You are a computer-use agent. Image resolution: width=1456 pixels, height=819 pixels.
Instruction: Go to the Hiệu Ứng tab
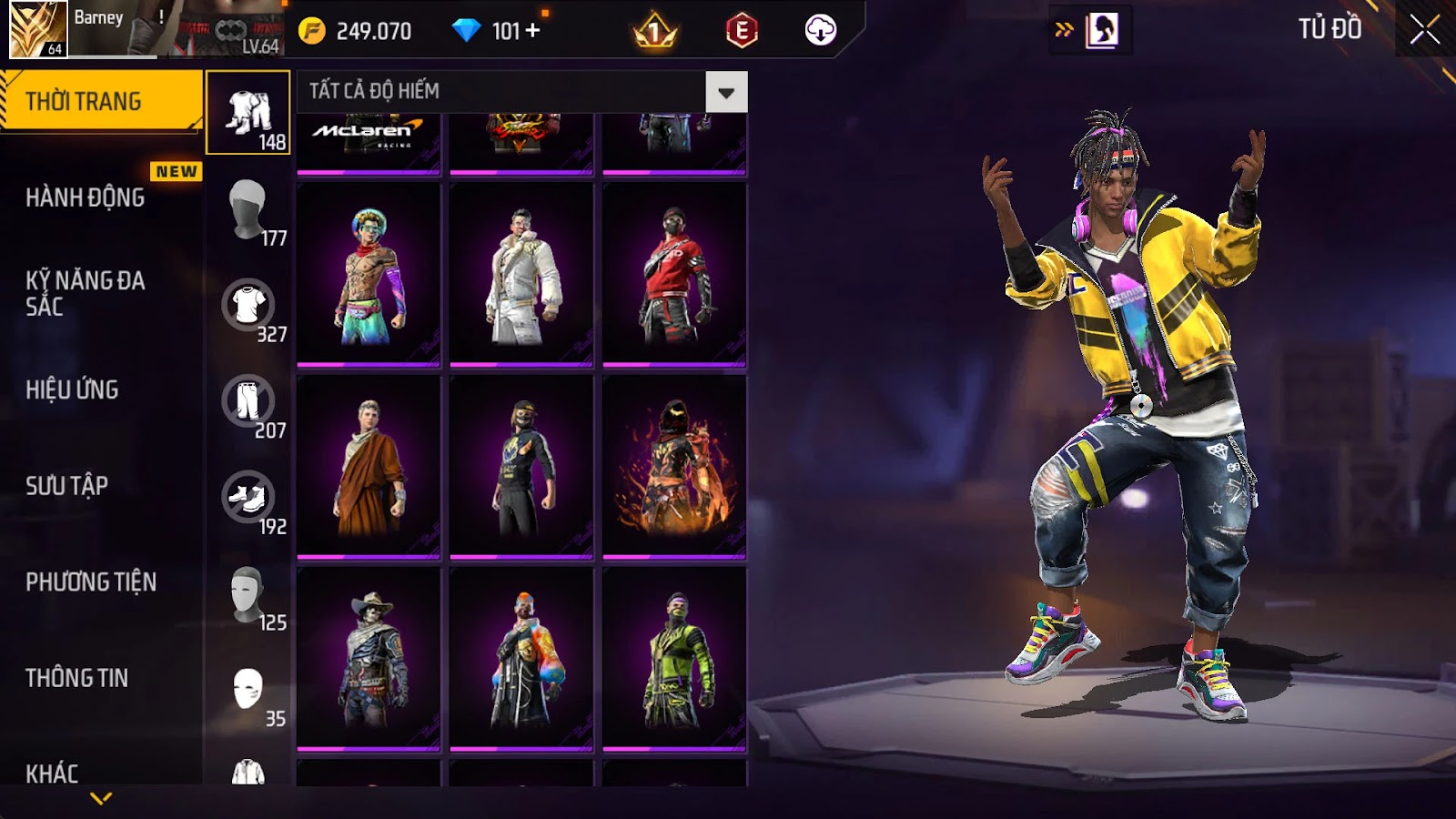[x=73, y=389]
